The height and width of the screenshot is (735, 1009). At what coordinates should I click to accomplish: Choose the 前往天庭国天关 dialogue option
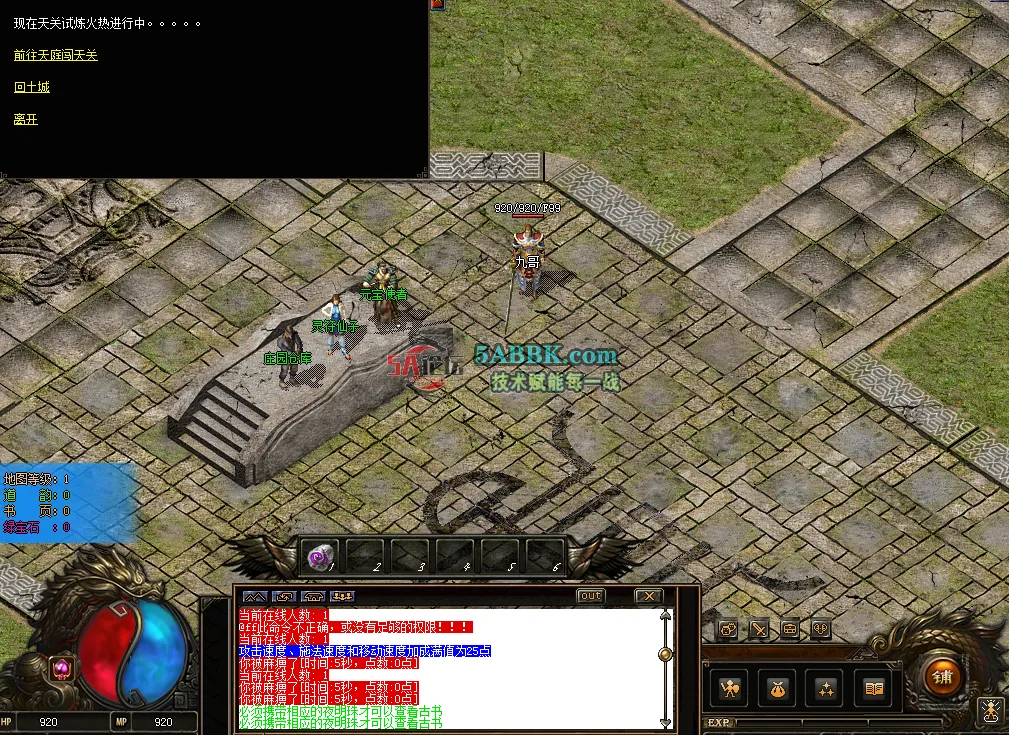pyautogui.click(x=56, y=55)
